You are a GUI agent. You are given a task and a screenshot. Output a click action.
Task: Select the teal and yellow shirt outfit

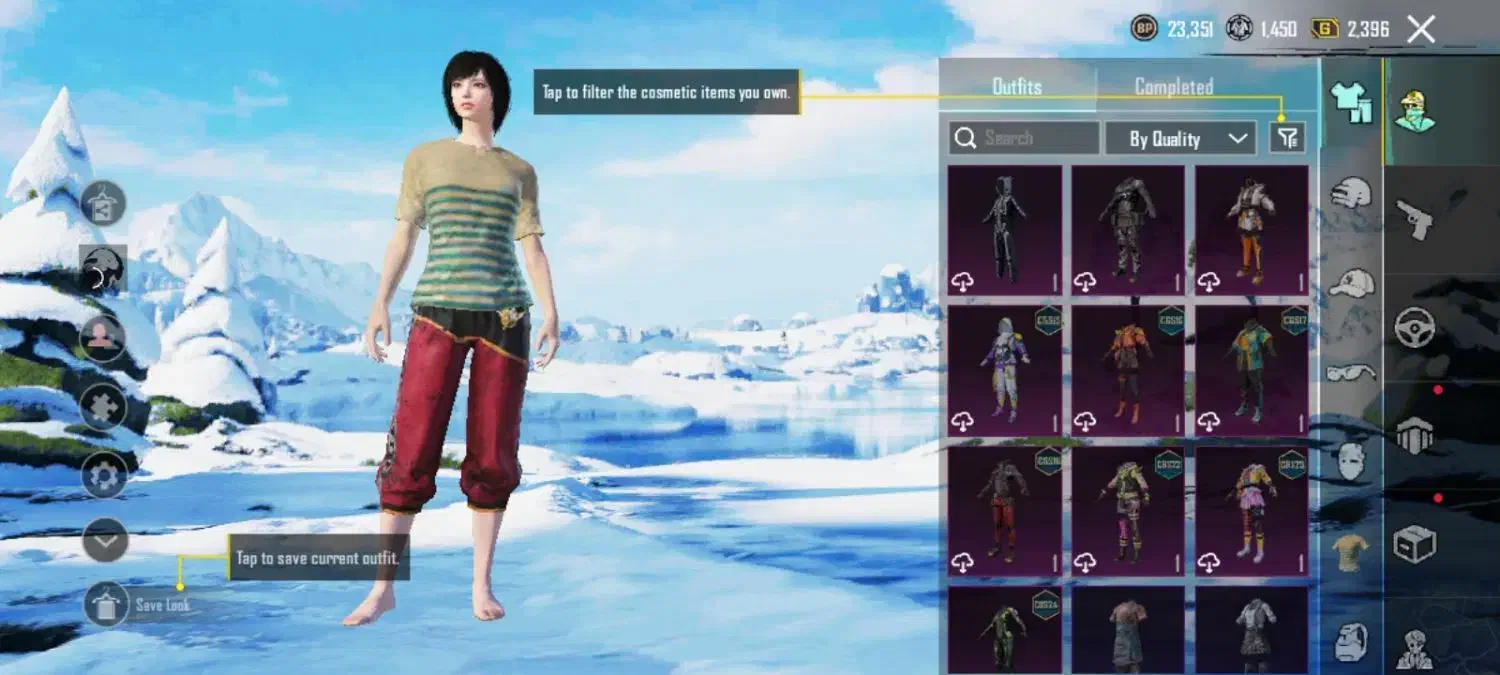pyautogui.click(x=1251, y=370)
